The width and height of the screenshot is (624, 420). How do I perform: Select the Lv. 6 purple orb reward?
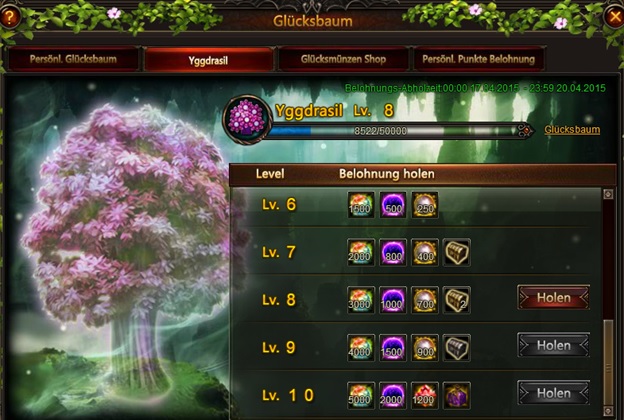click(393, 205)
